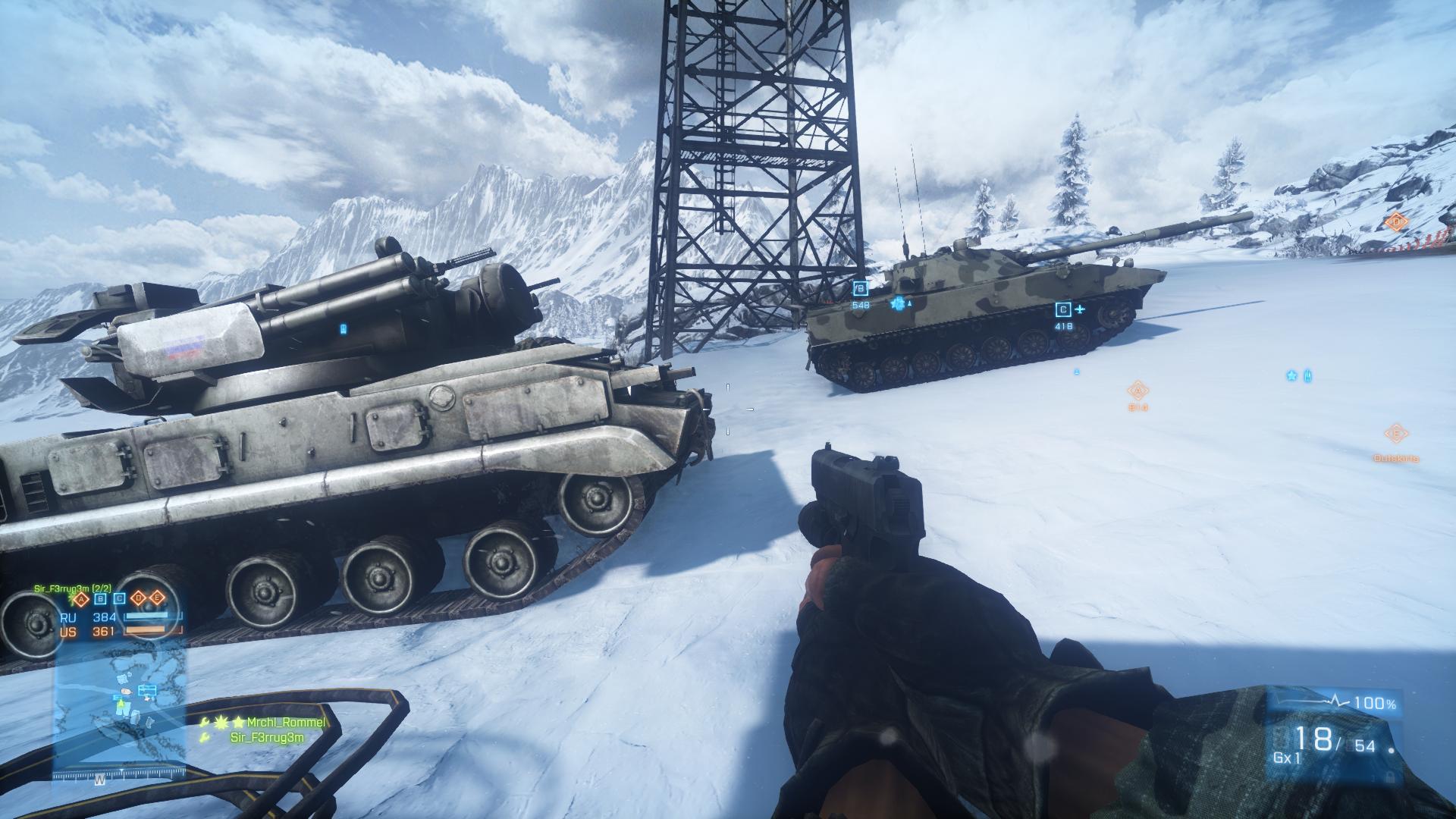Select flag E in the score panel row
This screenshot has height=819, width=1456.
pos(157,598)
